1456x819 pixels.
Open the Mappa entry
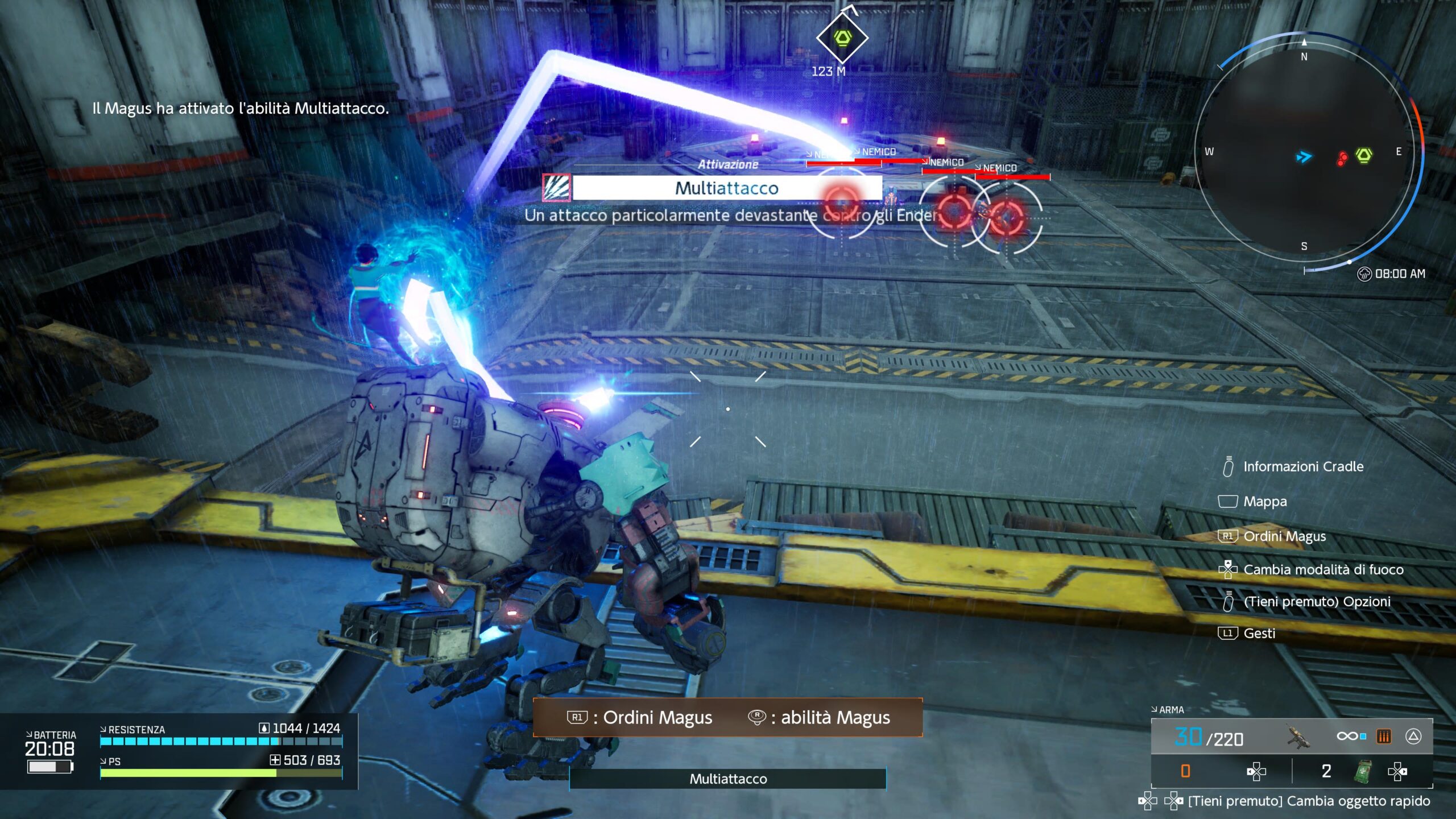pyautogui.click(x=1265, y=502)
